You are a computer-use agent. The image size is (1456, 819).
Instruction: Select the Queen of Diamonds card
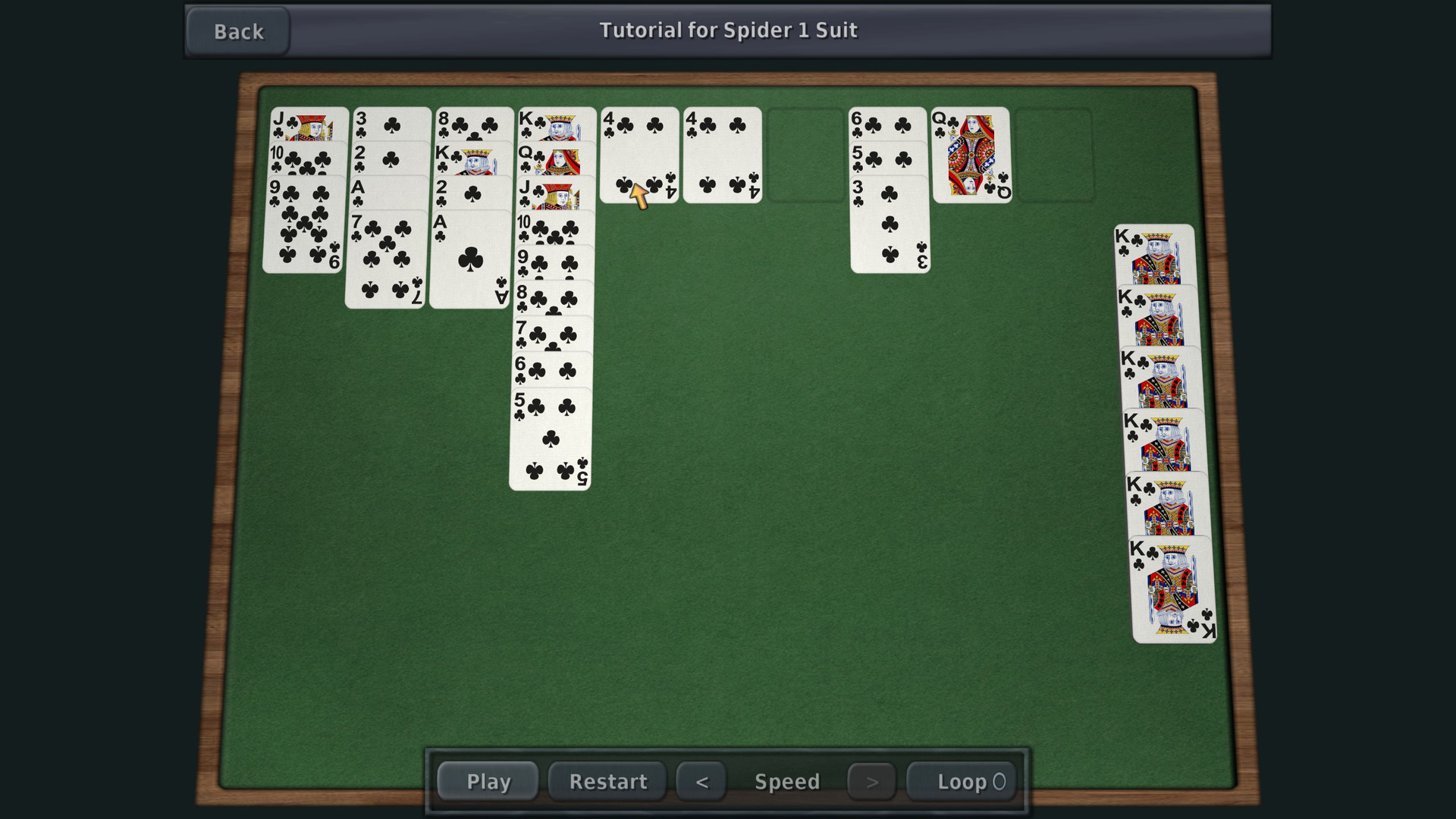coord(973,155)
